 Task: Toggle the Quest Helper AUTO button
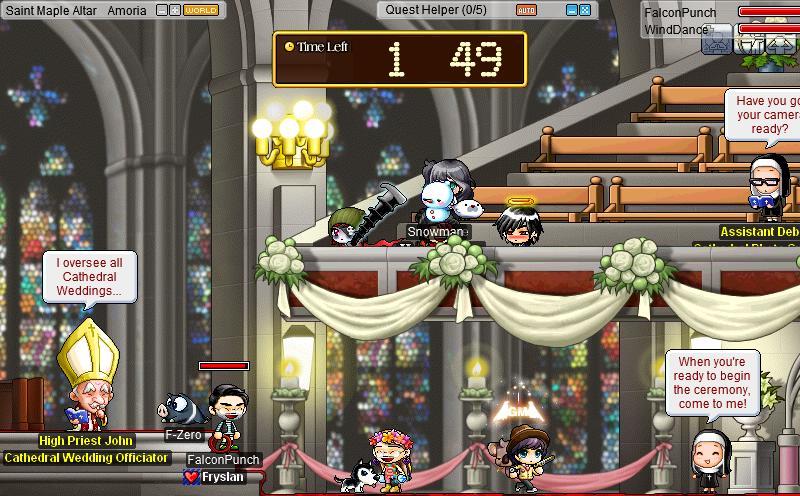pos(526,10)
